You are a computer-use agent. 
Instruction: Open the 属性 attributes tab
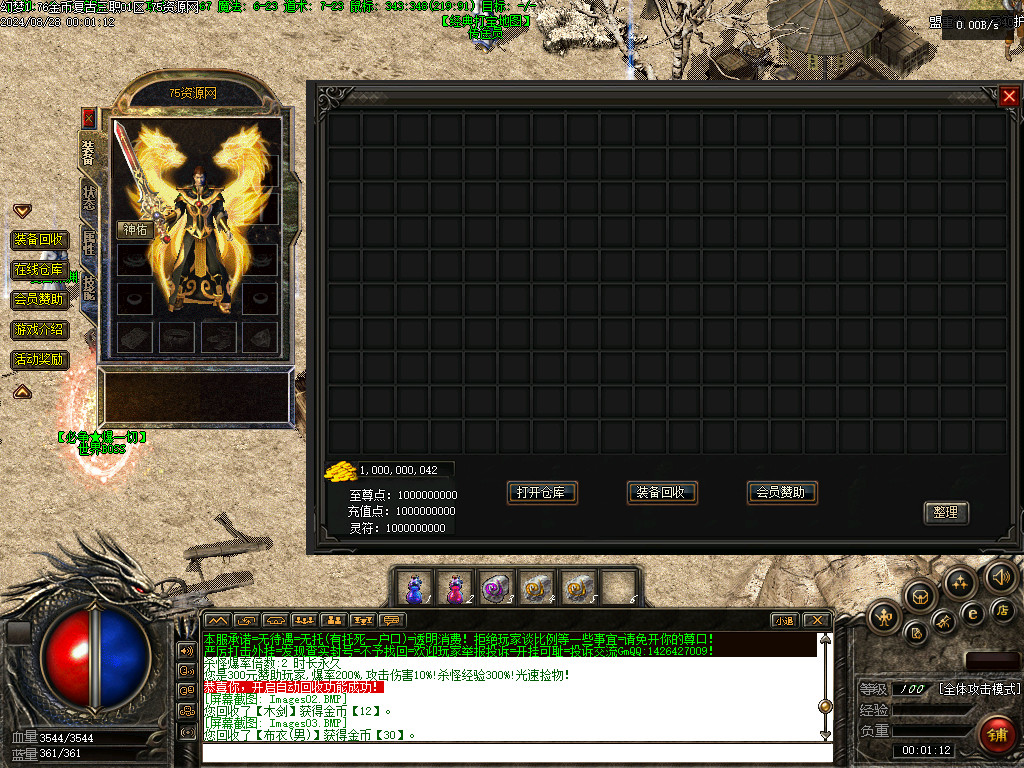(89, 243)
